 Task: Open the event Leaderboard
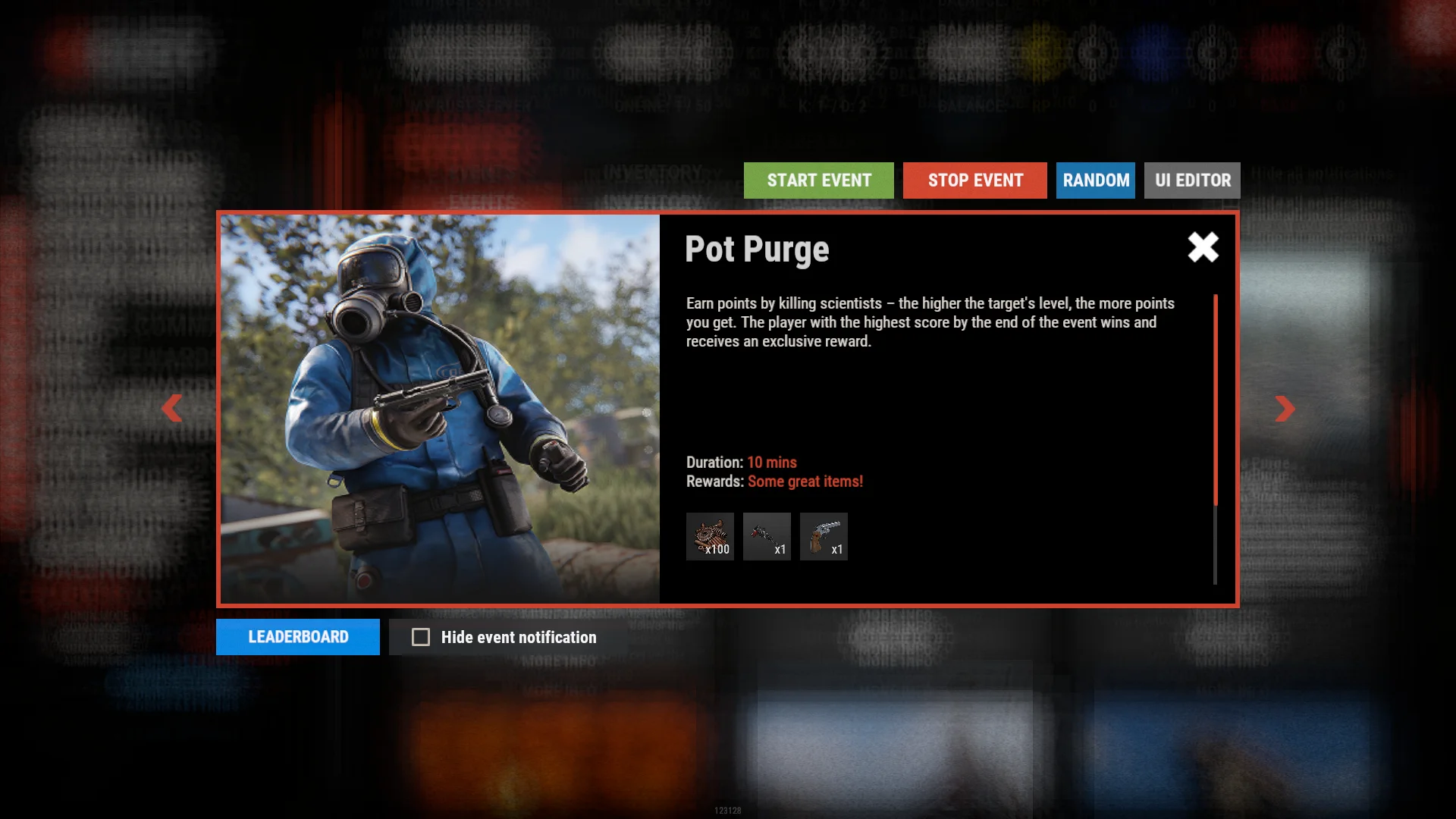pyautogui.click(x=298, y=637)
